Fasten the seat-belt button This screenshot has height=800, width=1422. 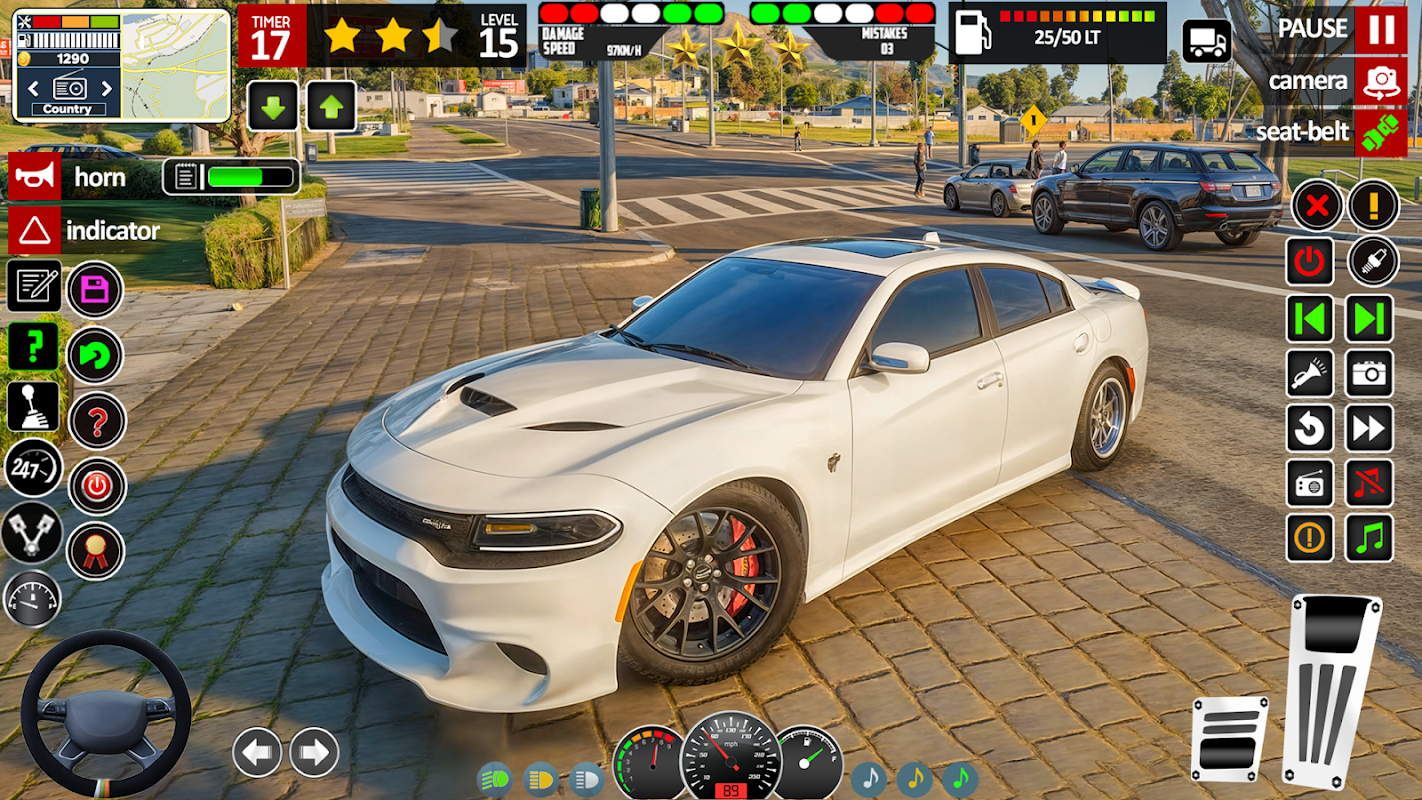(x=1381, y=133)
